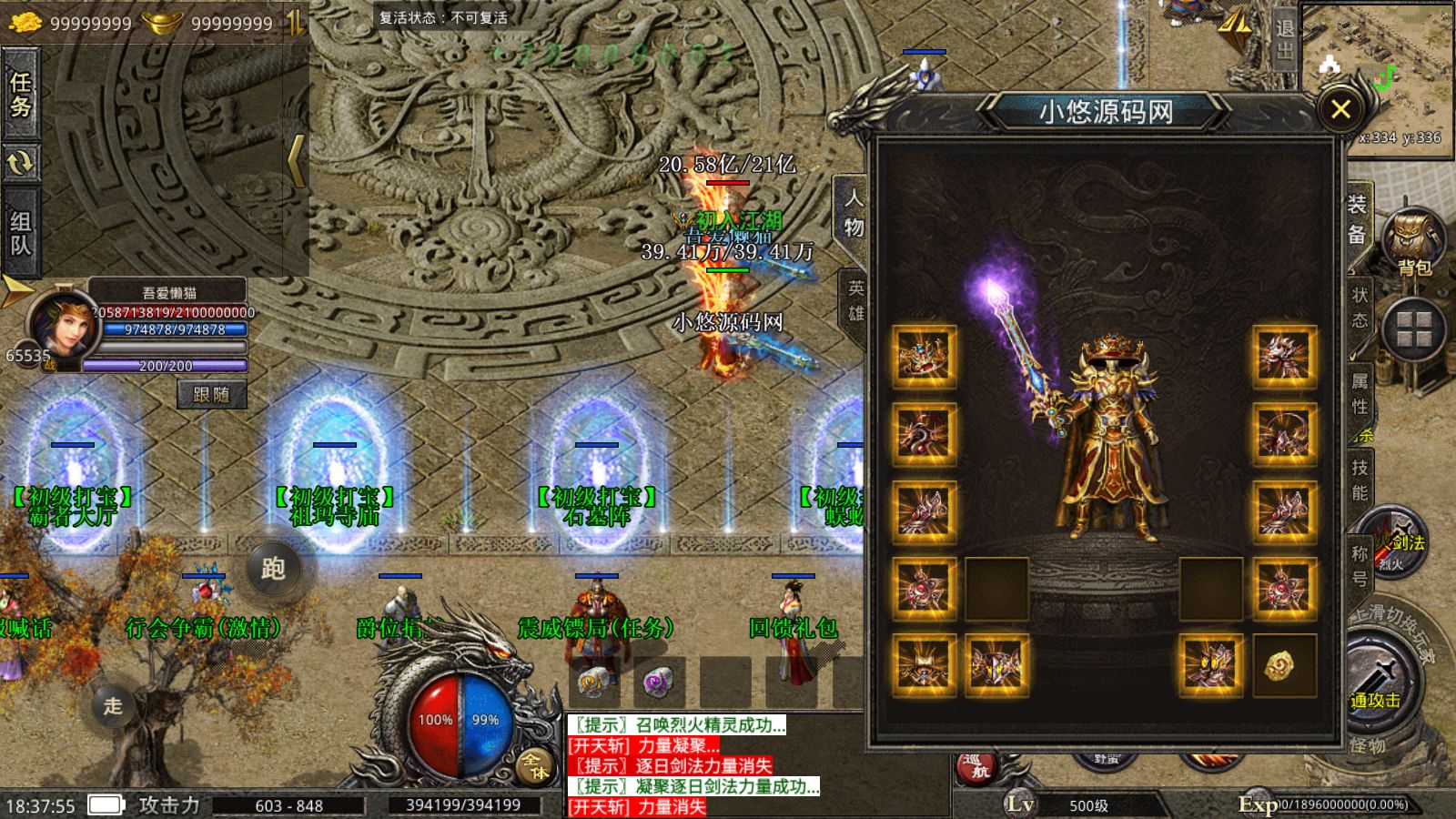This screenshot has width=1456, height=819.
Task: Click the 全体 attack-mode button
Action: [534, 766]
